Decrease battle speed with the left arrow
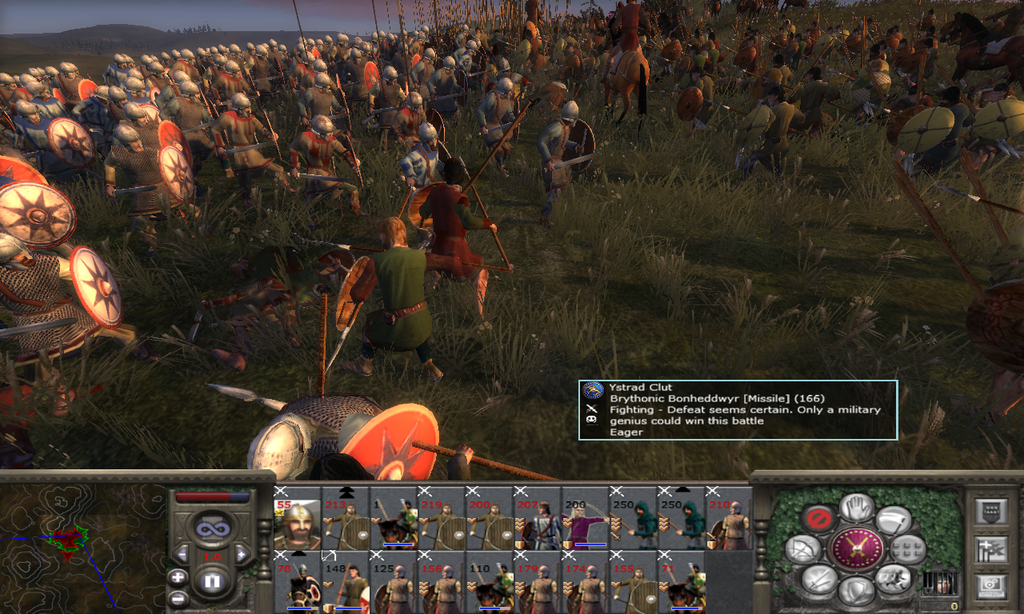This screenshot has width=1024, height=614. [x=183, y=553]
